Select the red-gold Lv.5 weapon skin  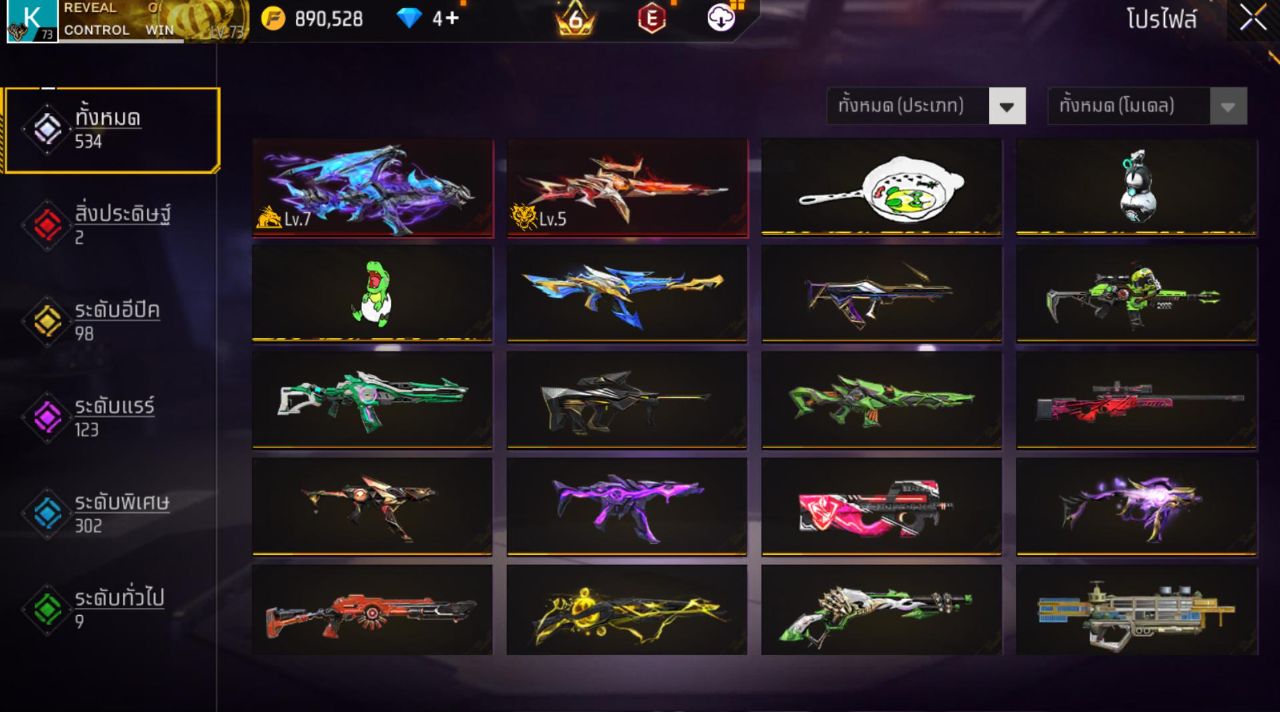pyautogui.click(x=627, y=187)
